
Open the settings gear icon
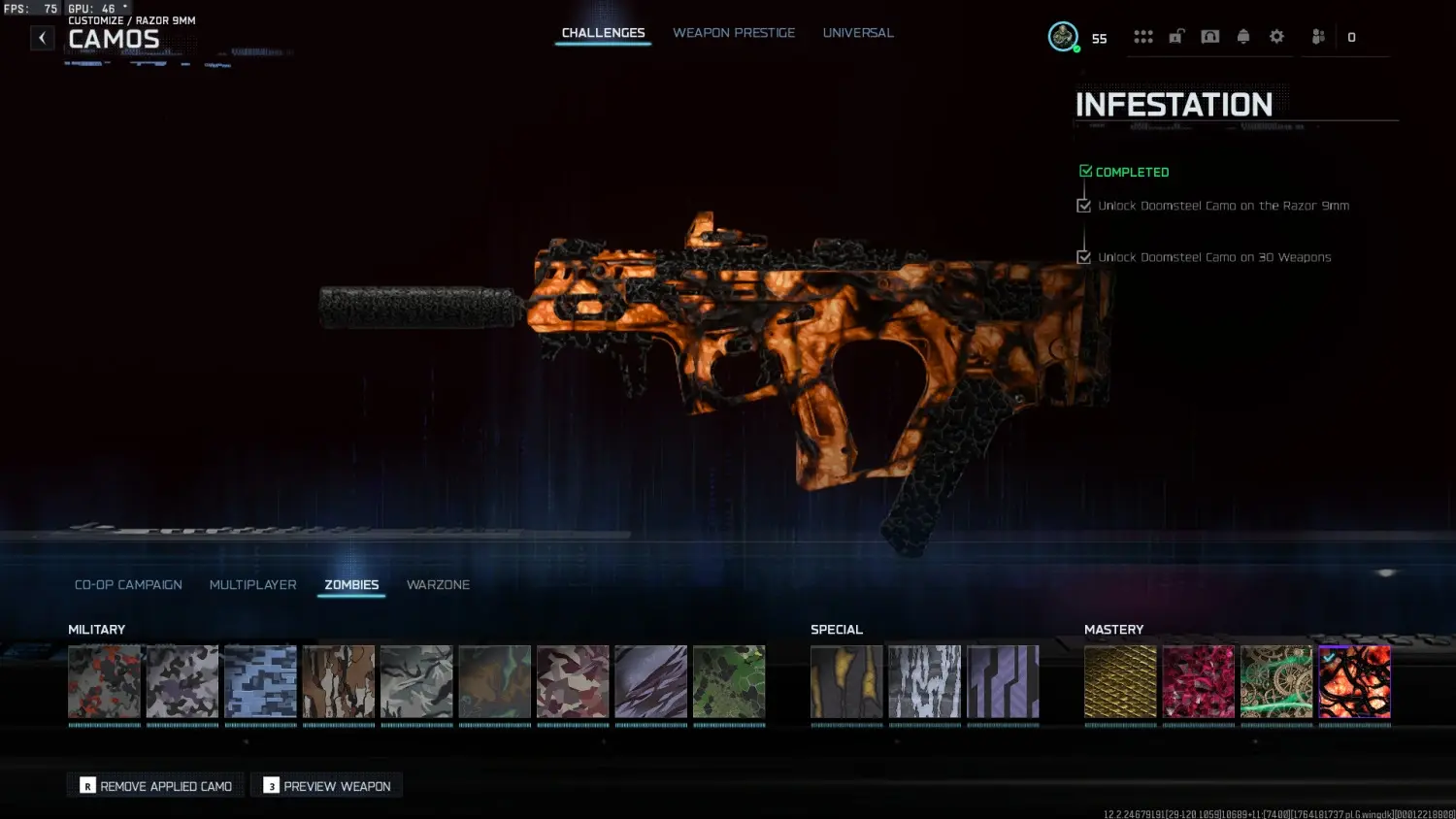point(1276,36)
